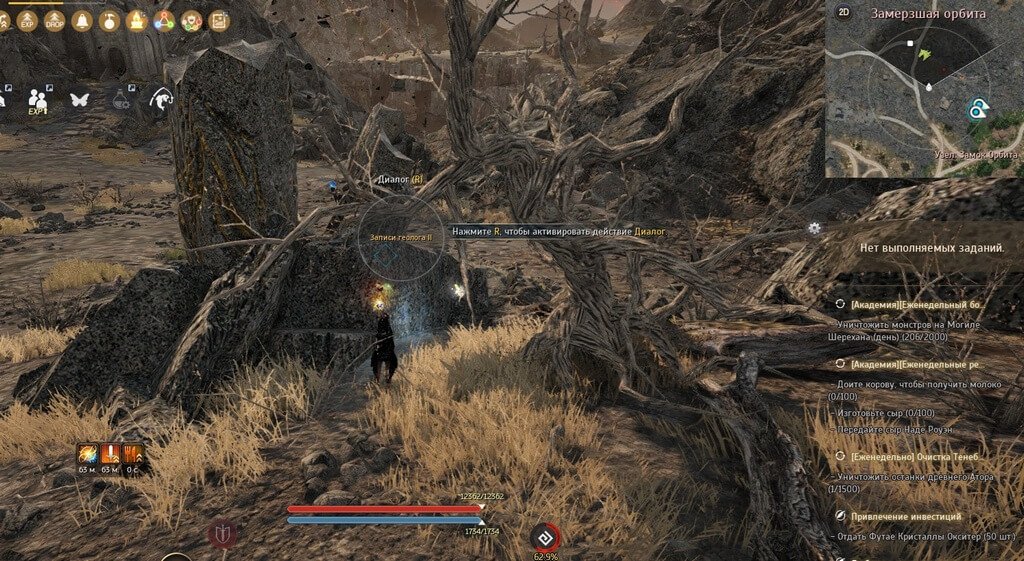Open the potion flask with gear icon
This screenshot has height=561, width=1024.
pyautogui.click(x=122, y=99)
